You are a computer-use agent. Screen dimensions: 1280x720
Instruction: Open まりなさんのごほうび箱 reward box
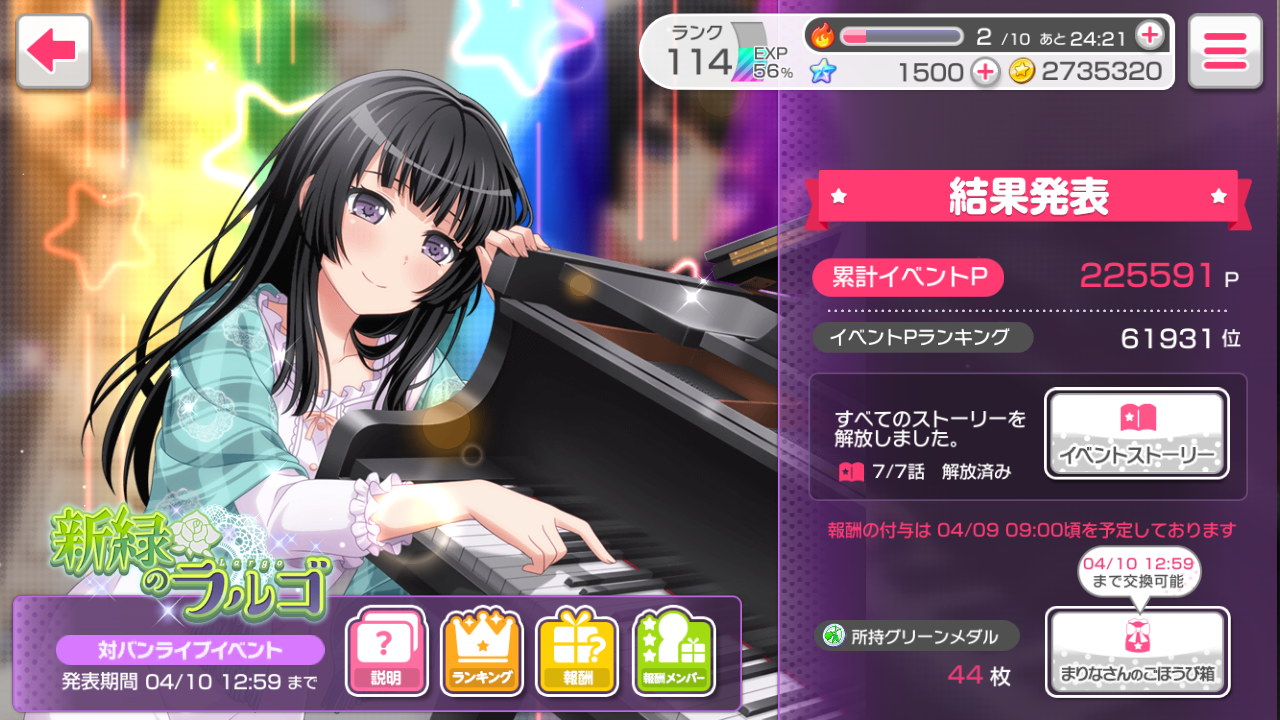pyautogui.click(x=1137, y=651)
